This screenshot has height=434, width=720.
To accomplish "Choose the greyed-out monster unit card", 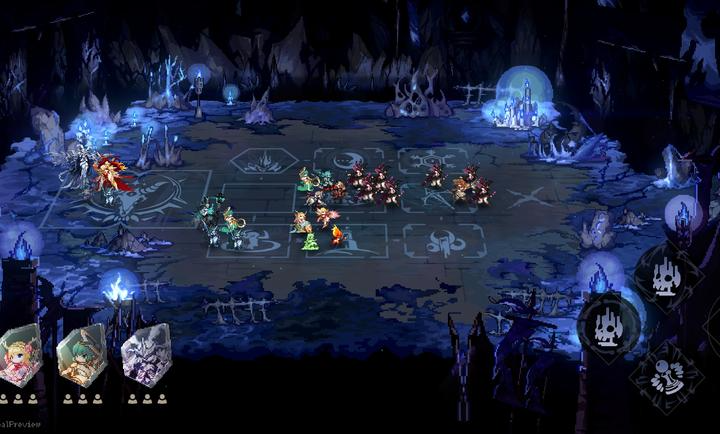I will [146, 356].
